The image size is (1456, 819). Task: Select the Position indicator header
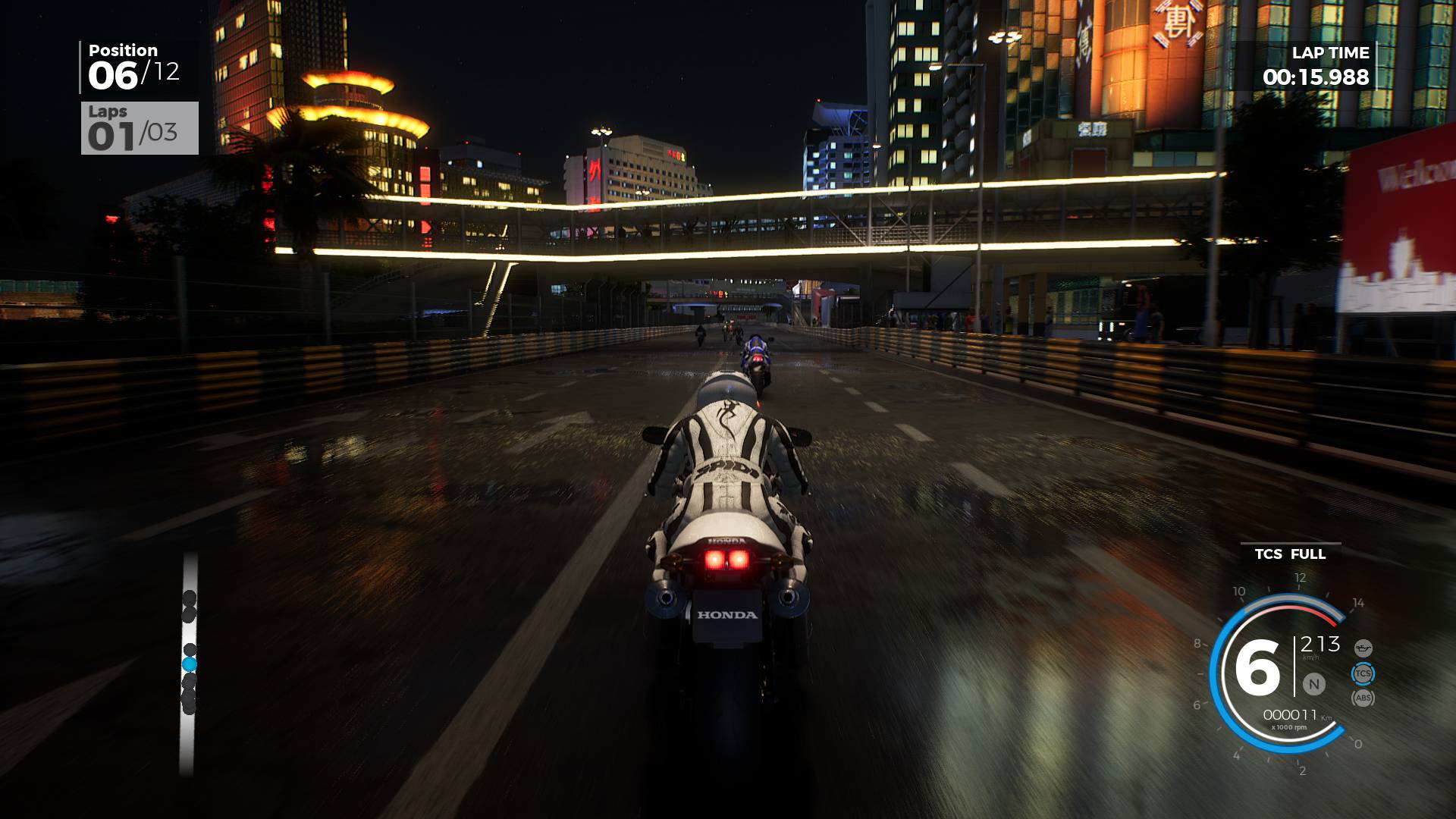(121, 49)
